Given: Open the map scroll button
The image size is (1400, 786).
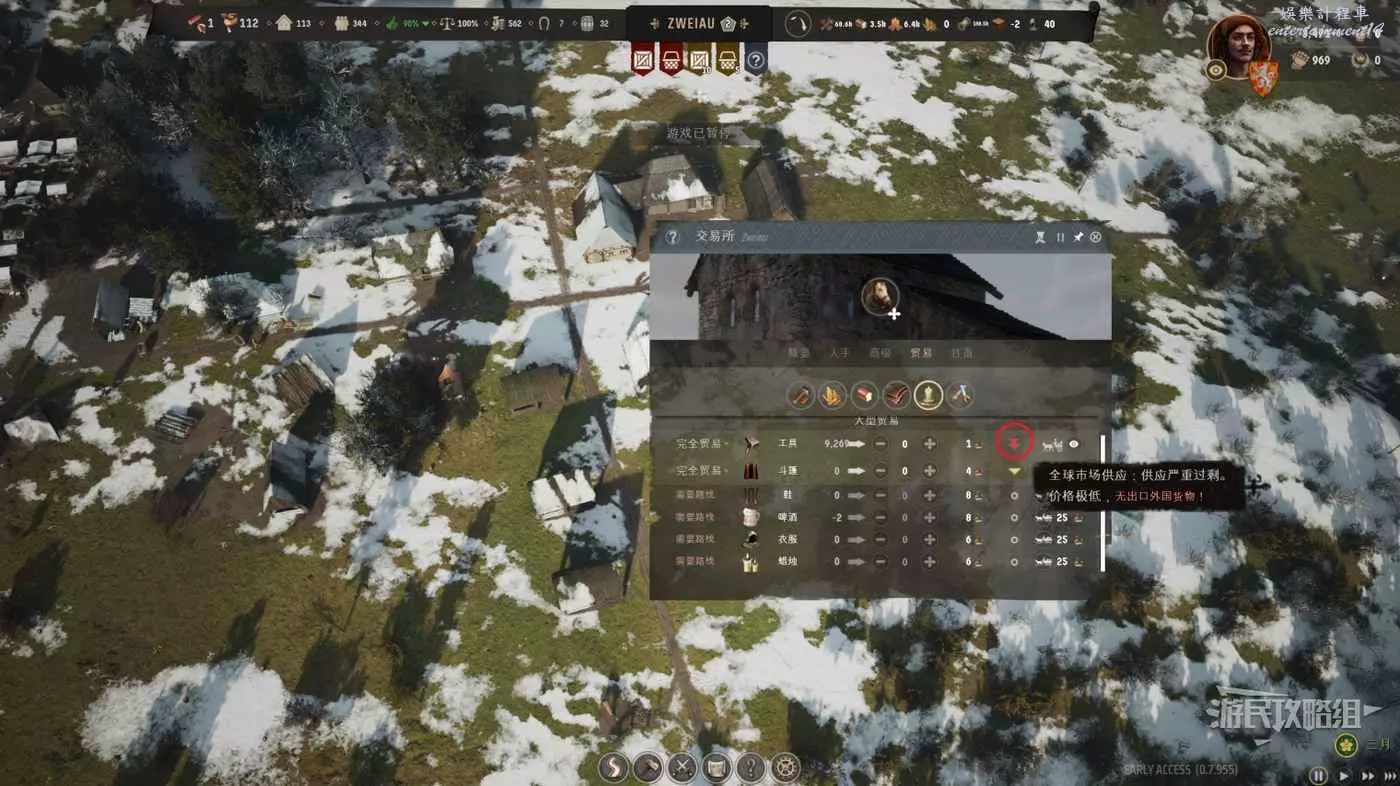Looking at the screenshot, I should click(x=716, y=768).
